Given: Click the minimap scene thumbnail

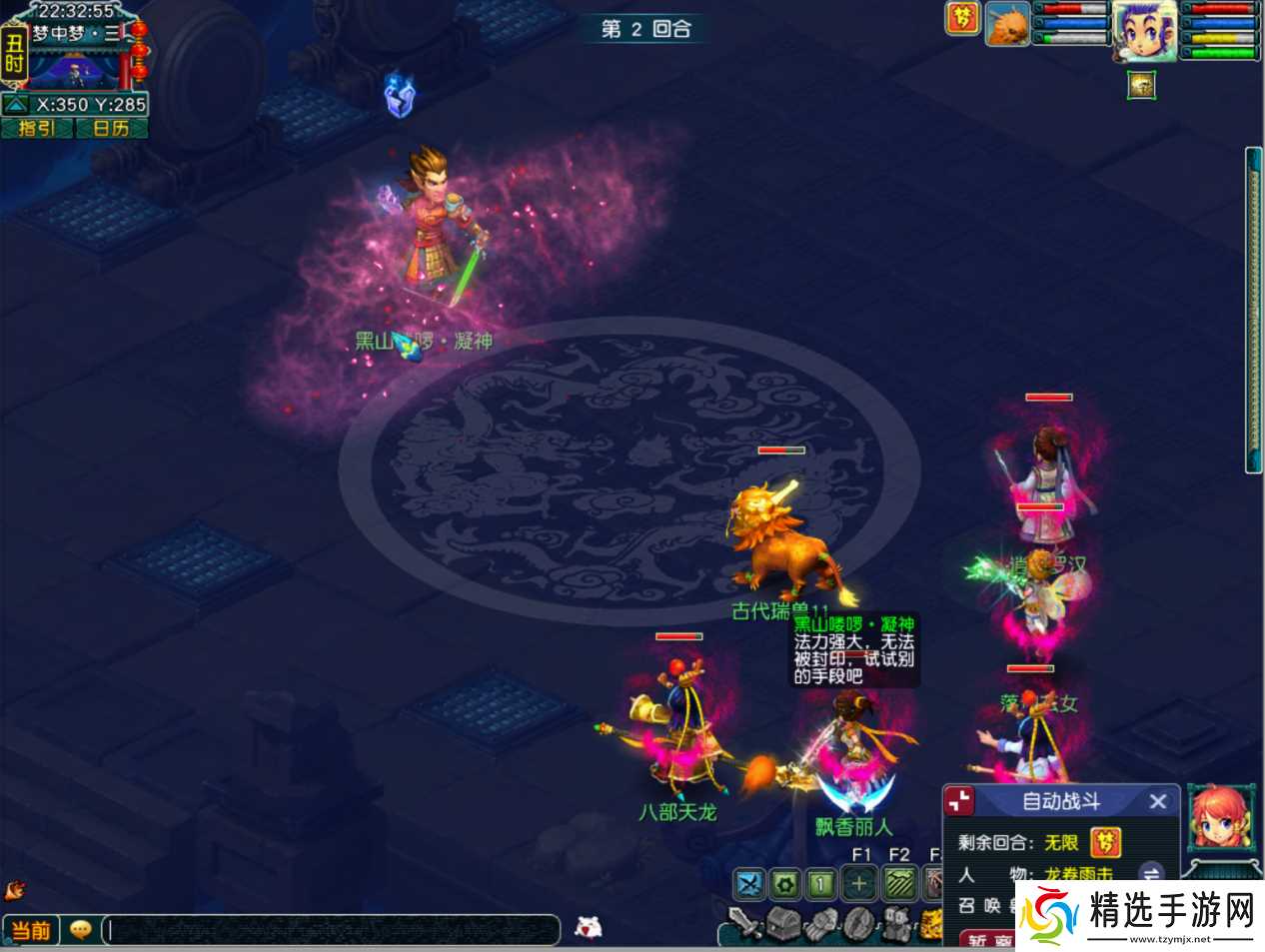Looking at the screenshot, I should pyautogui.click(x=75, y=68).
